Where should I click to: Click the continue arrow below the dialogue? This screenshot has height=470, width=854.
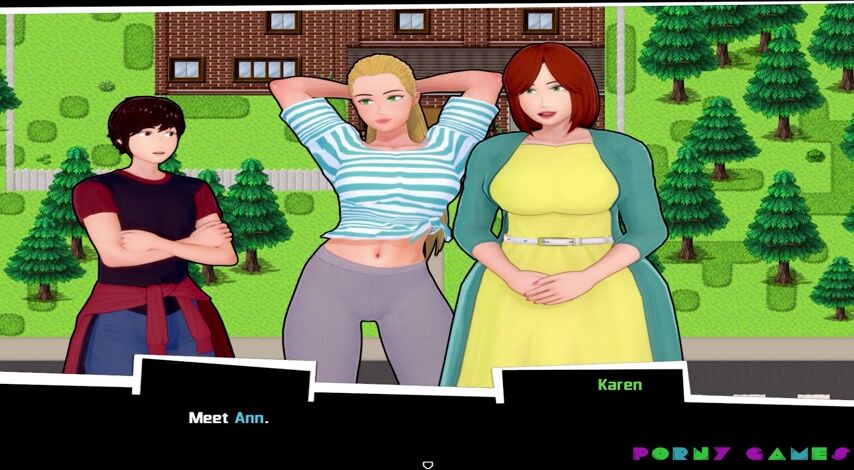pyautogui.click(x=427, y=464)
